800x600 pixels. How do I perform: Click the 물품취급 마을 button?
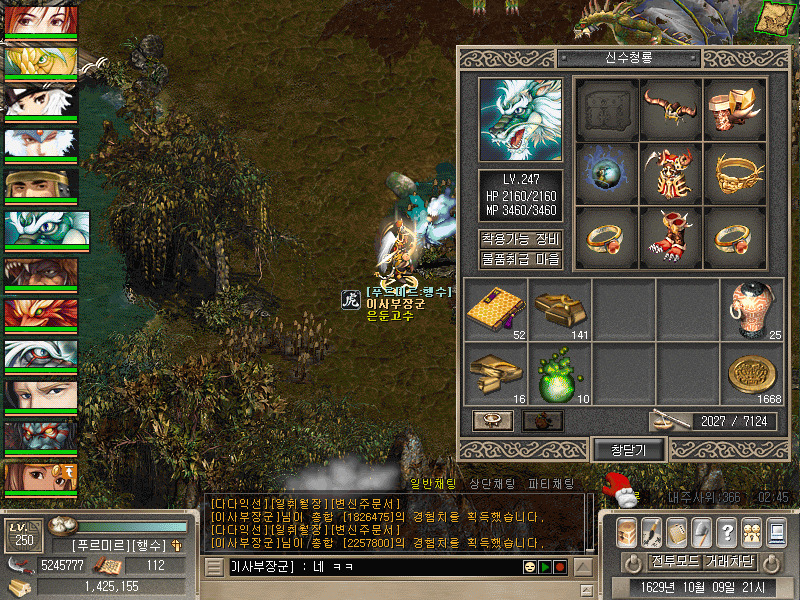point(520,260)
